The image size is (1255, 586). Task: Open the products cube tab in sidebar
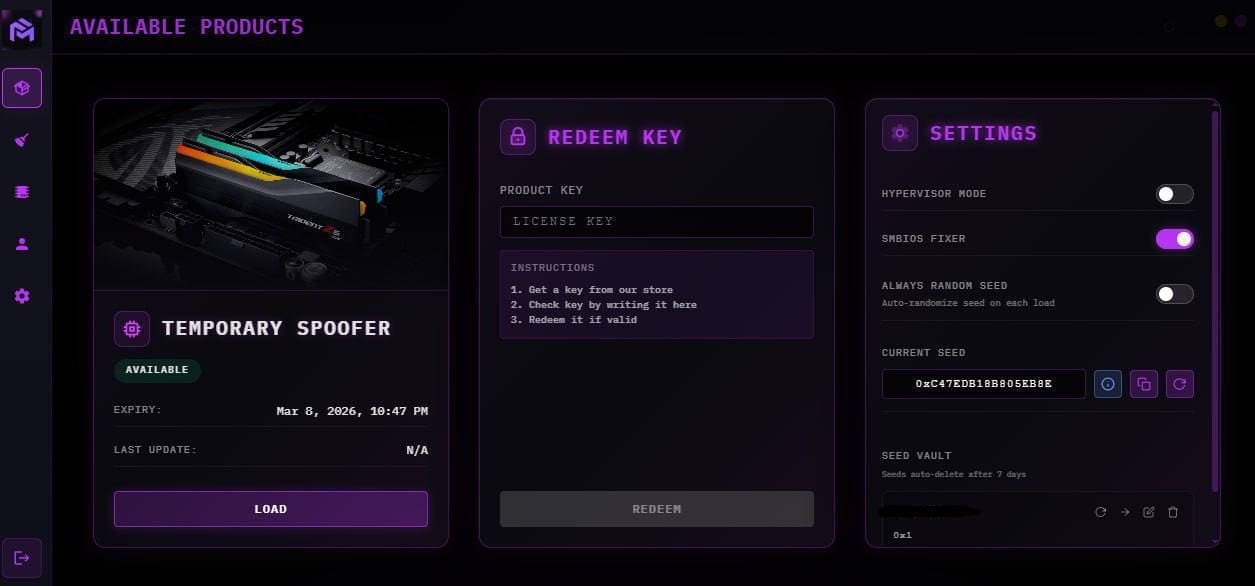click(22, 88)
